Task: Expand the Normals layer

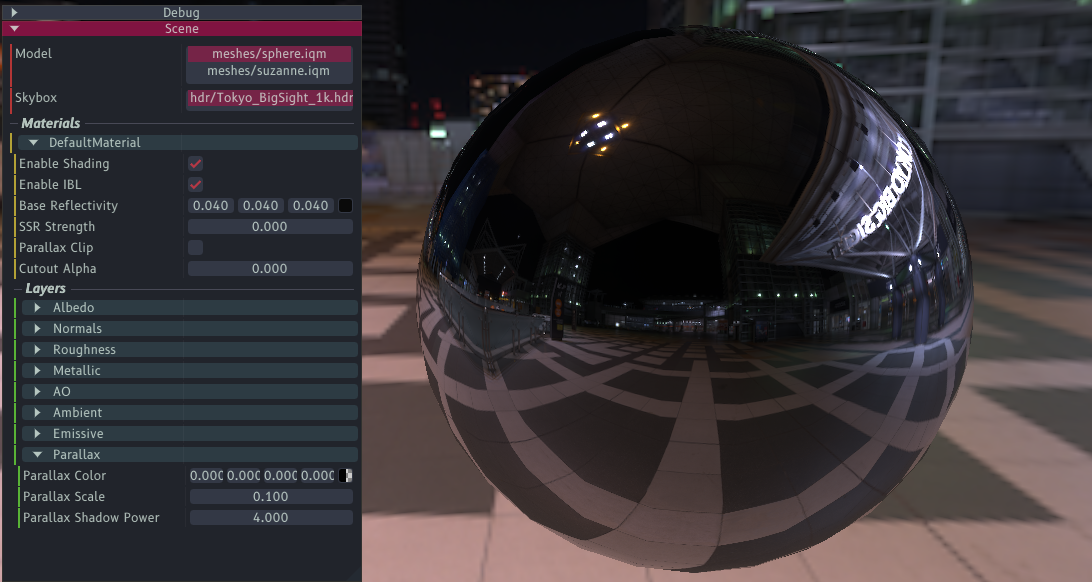Action: coord(38,329)
